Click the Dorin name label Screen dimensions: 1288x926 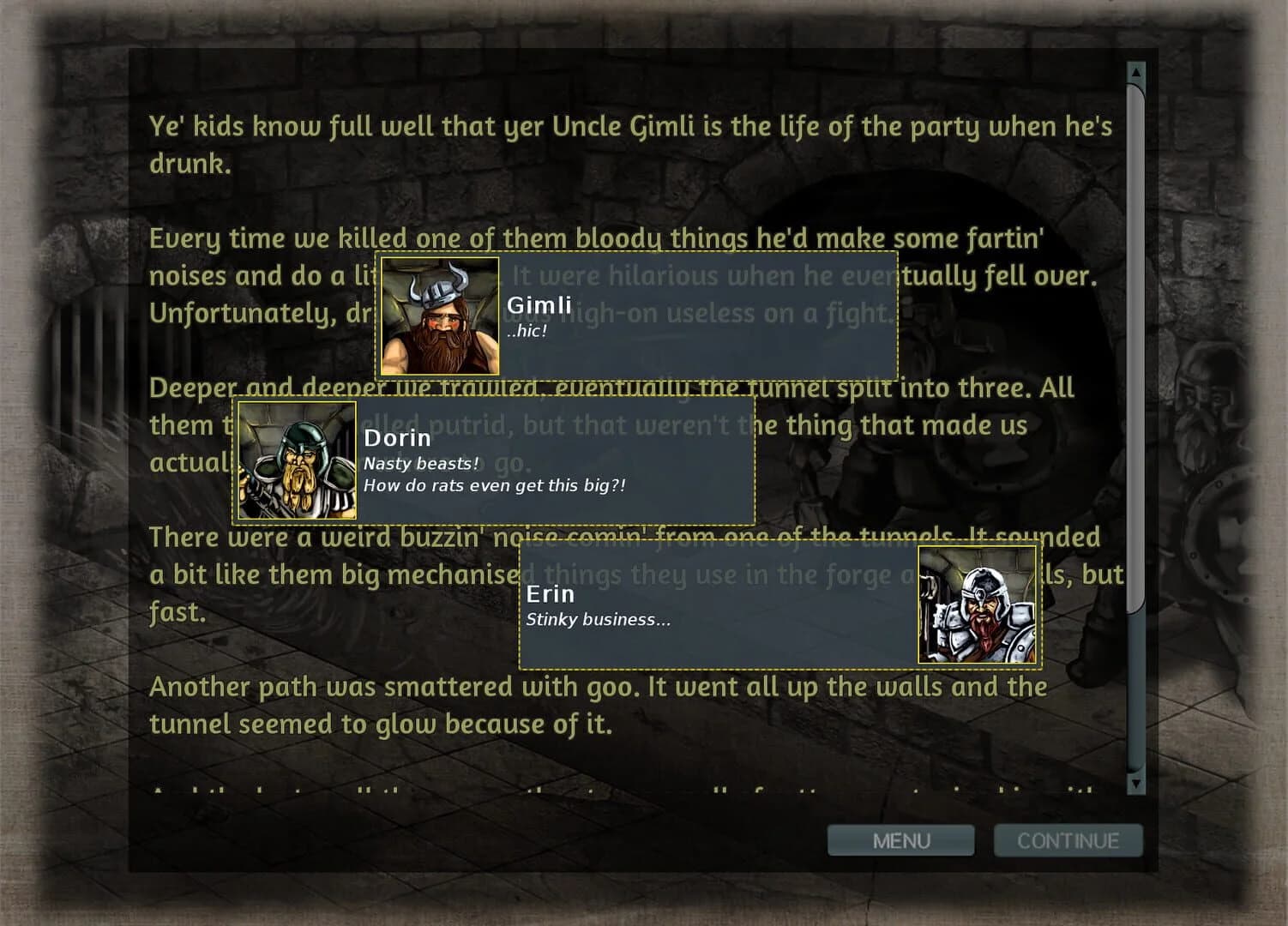[398, 438]
